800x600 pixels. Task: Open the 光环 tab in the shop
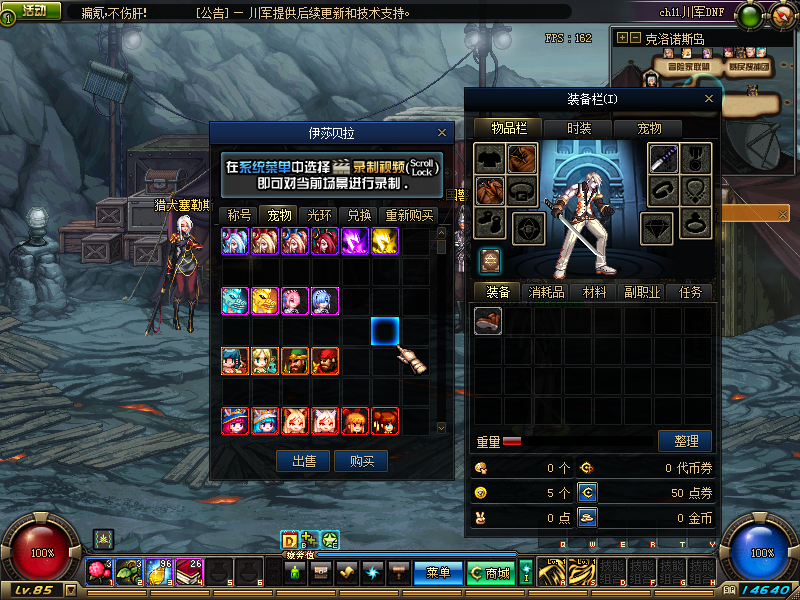click(x=319, y=215)
